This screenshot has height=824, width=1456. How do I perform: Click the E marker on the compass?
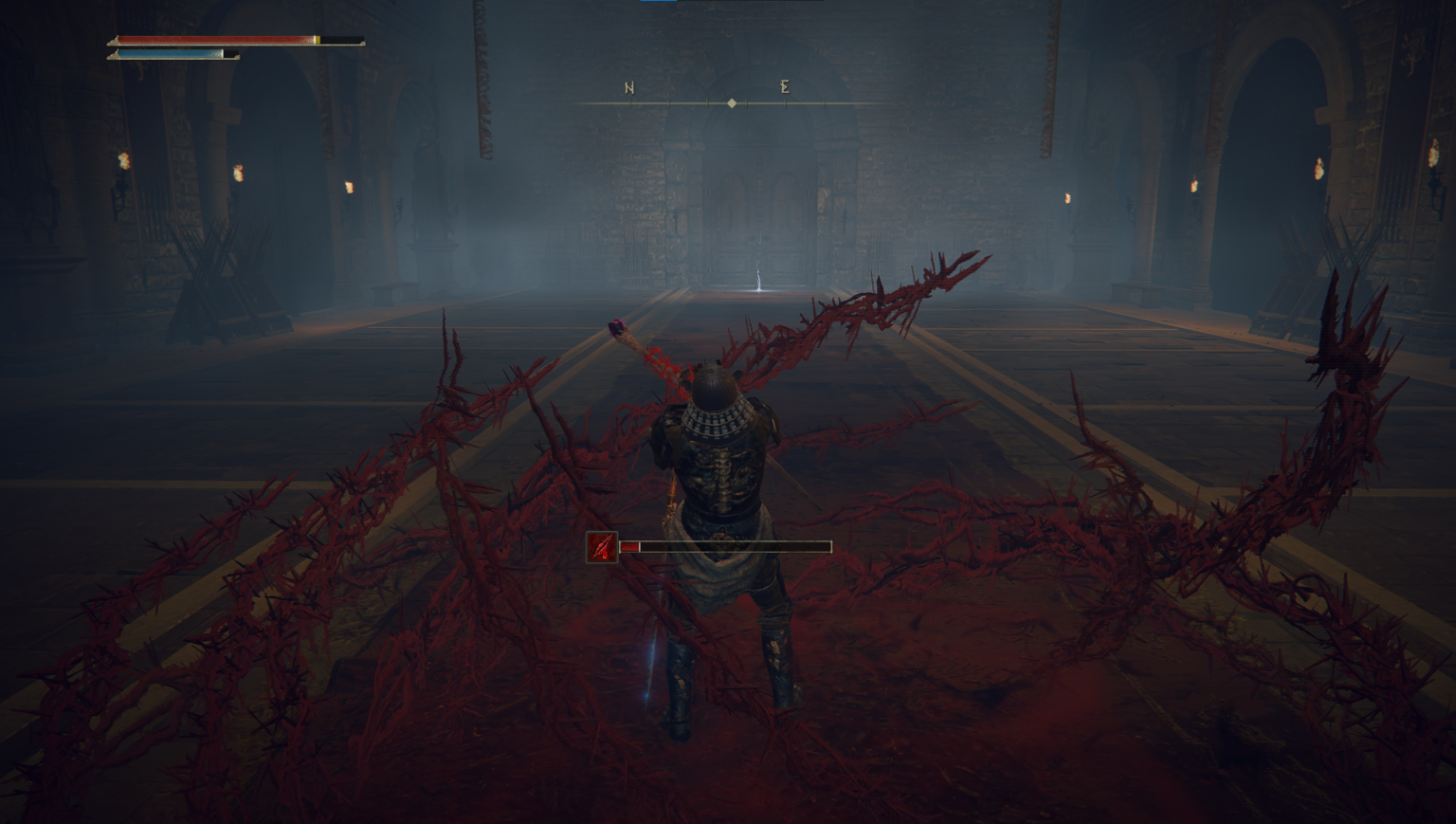click(784, 87)
